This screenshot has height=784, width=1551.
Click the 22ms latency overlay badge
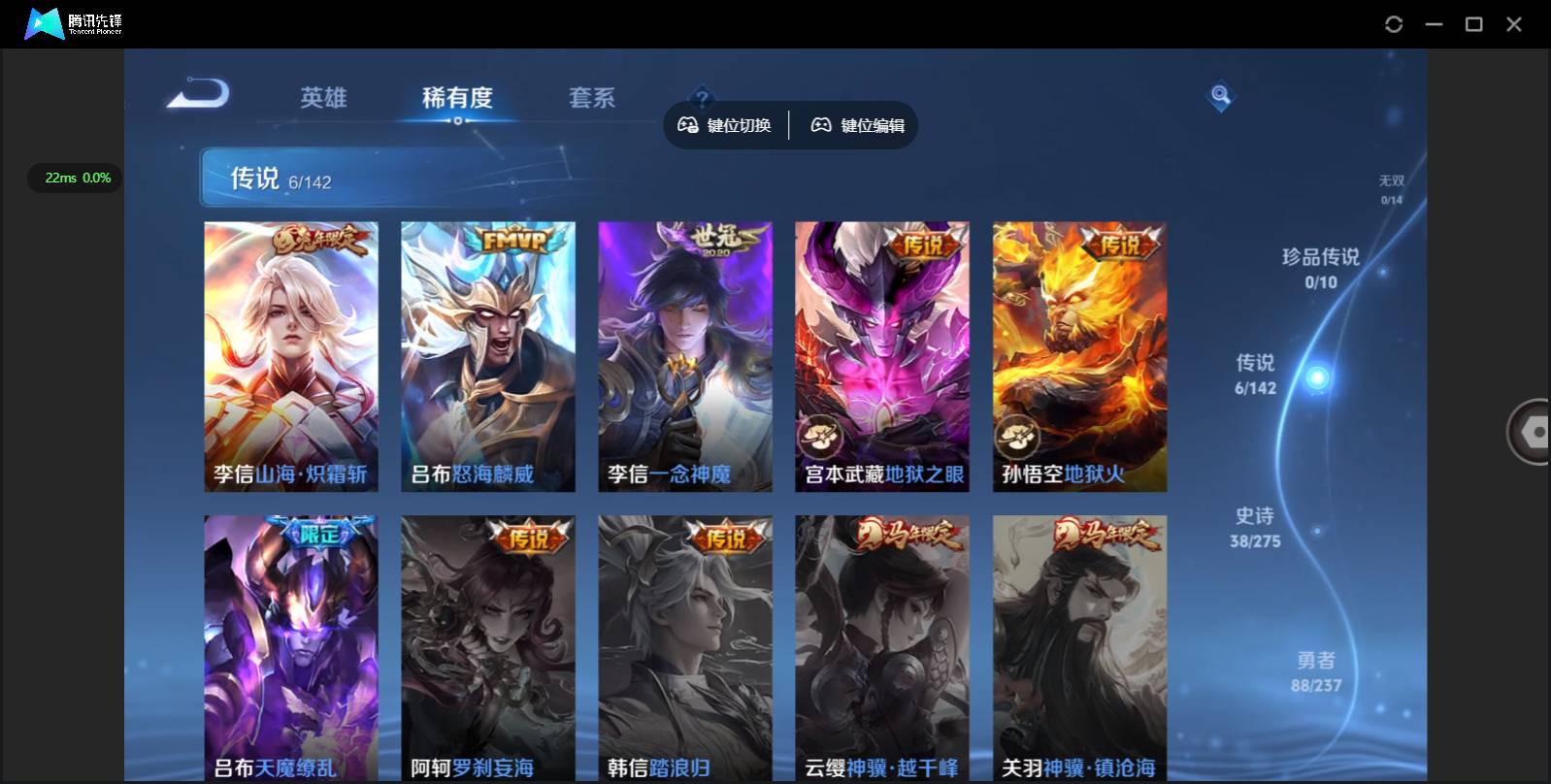coord(74,178)
